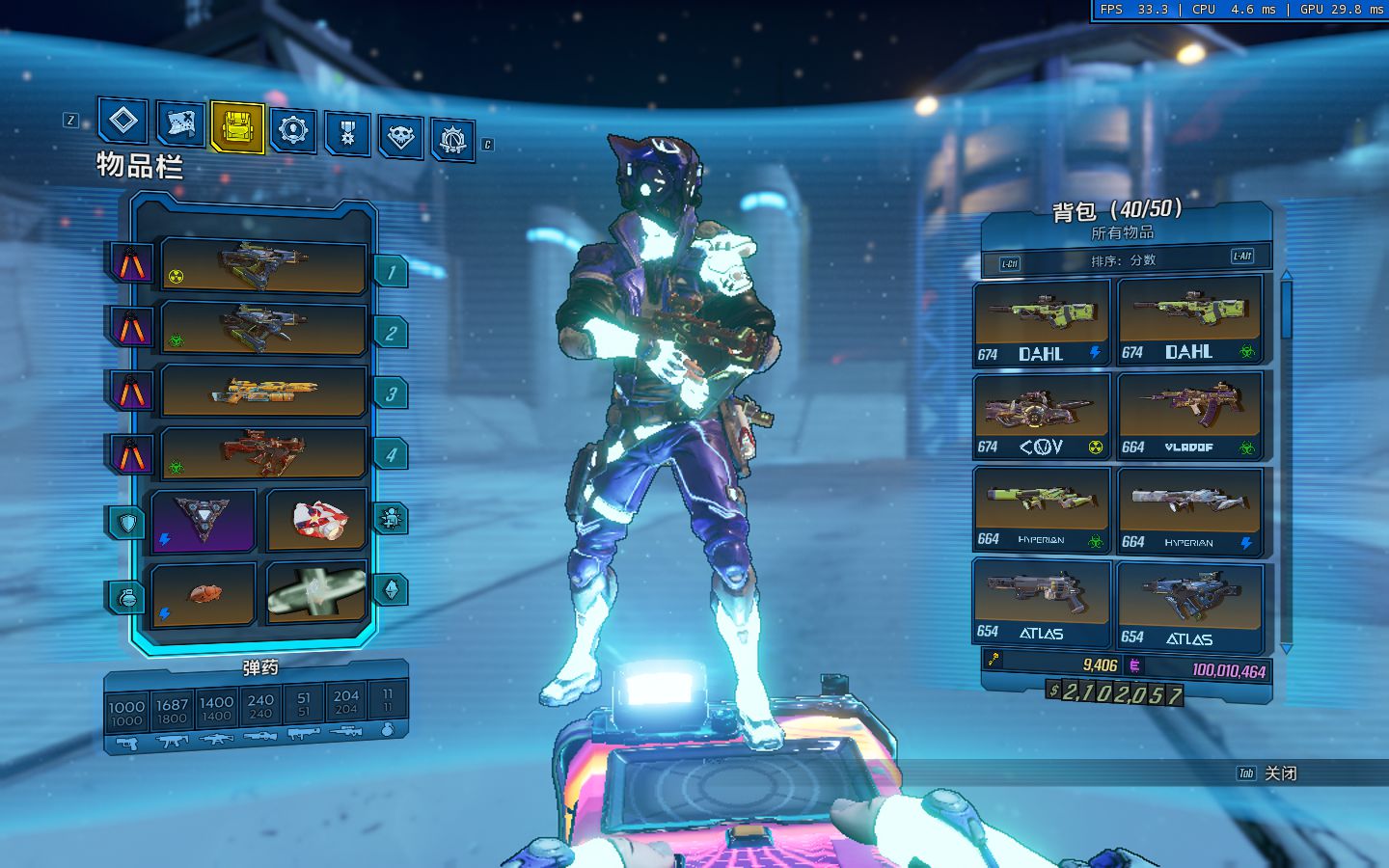1389x868 pixels.
Task: Open the horned skull challenges tab
Action: coord(400,137)
